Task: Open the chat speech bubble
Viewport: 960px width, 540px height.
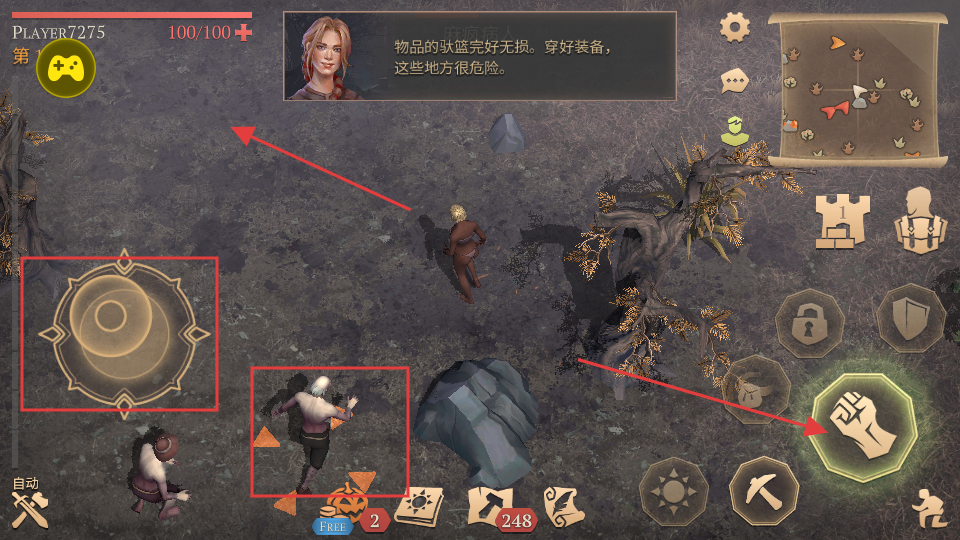Action: (x=735, y=80)
